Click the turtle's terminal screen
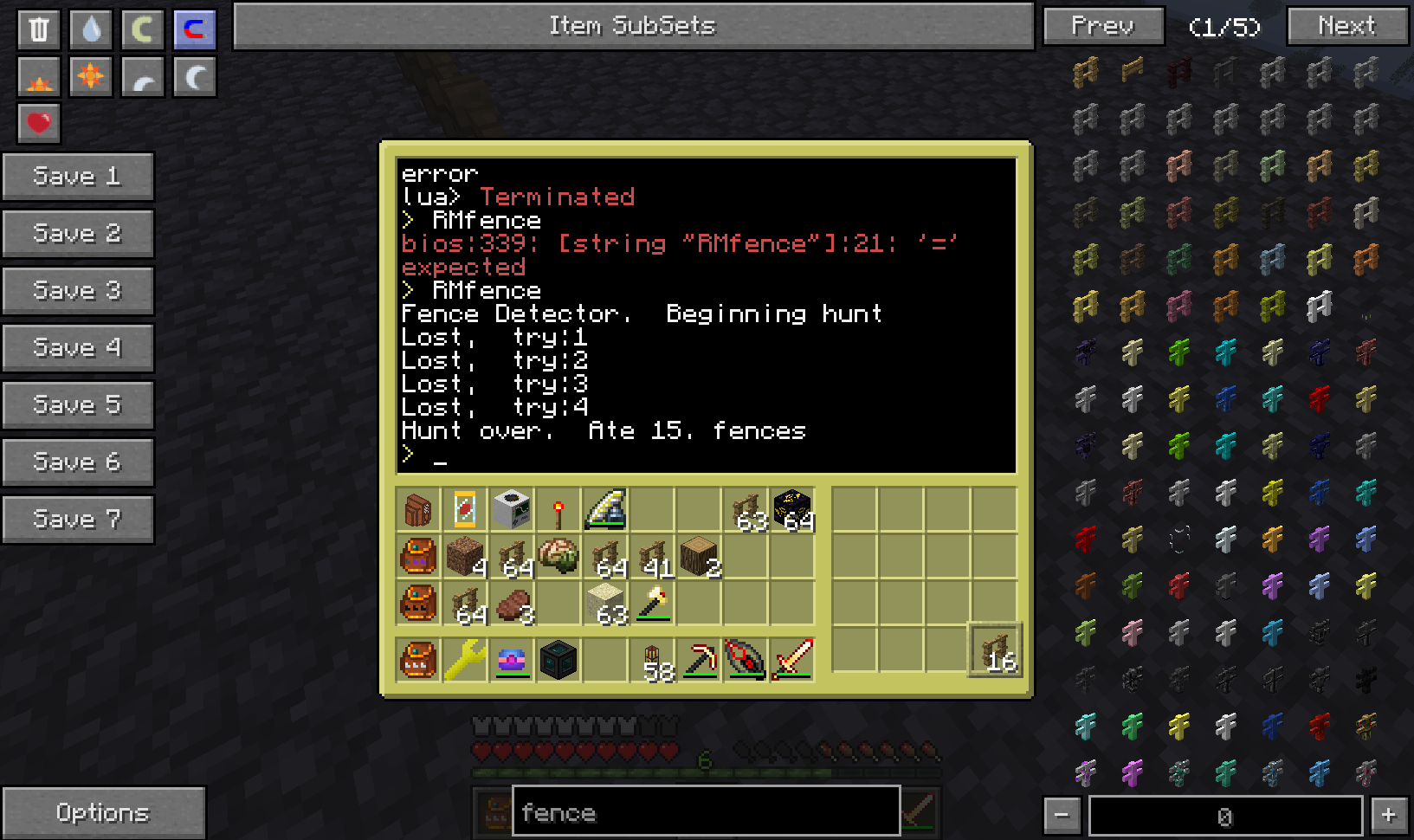This screenshot has height=840, width=1414. tap(706, 315)
